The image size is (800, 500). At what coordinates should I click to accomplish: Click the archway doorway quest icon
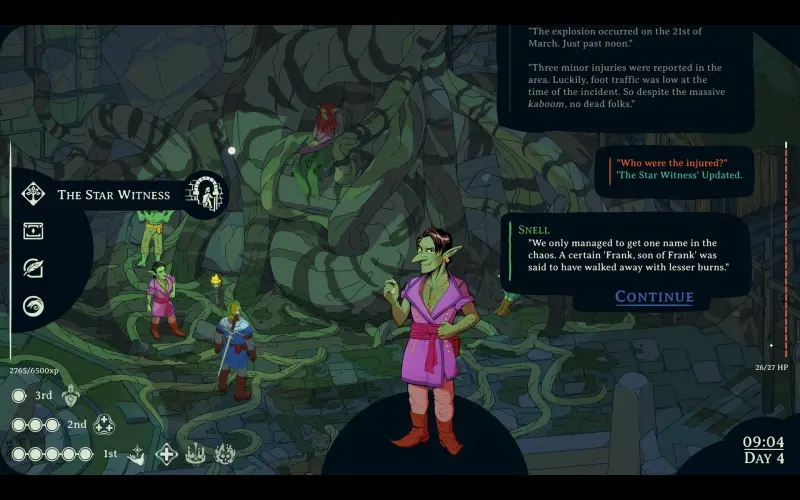(207, 194)
